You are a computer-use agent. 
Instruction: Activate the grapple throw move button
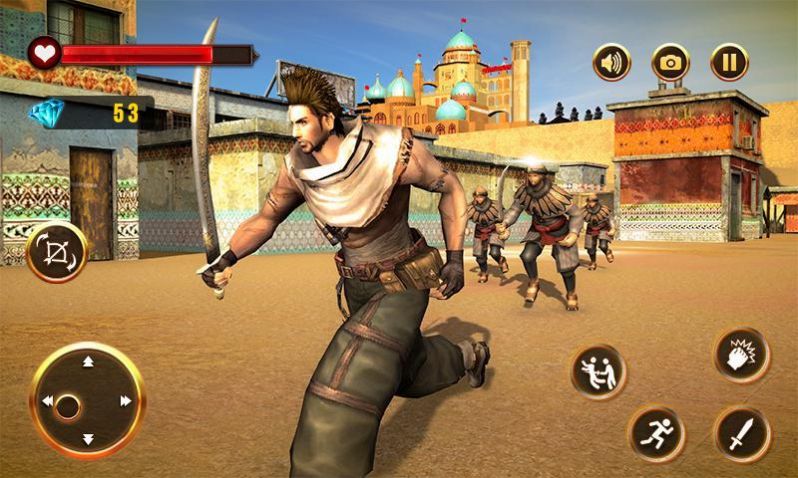(x=598, y=372)
